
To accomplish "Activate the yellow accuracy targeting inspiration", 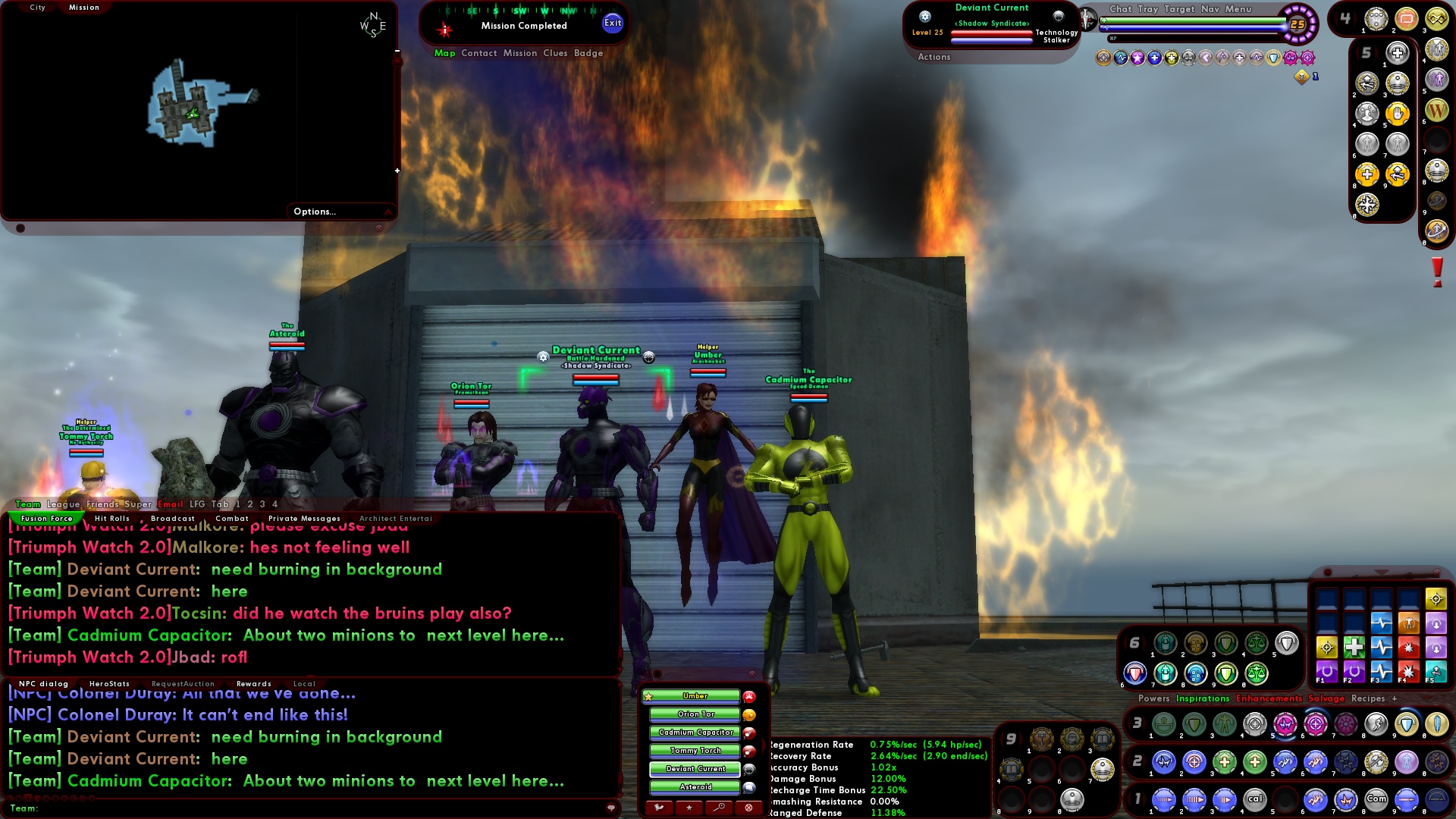I will click(1326, 647).
